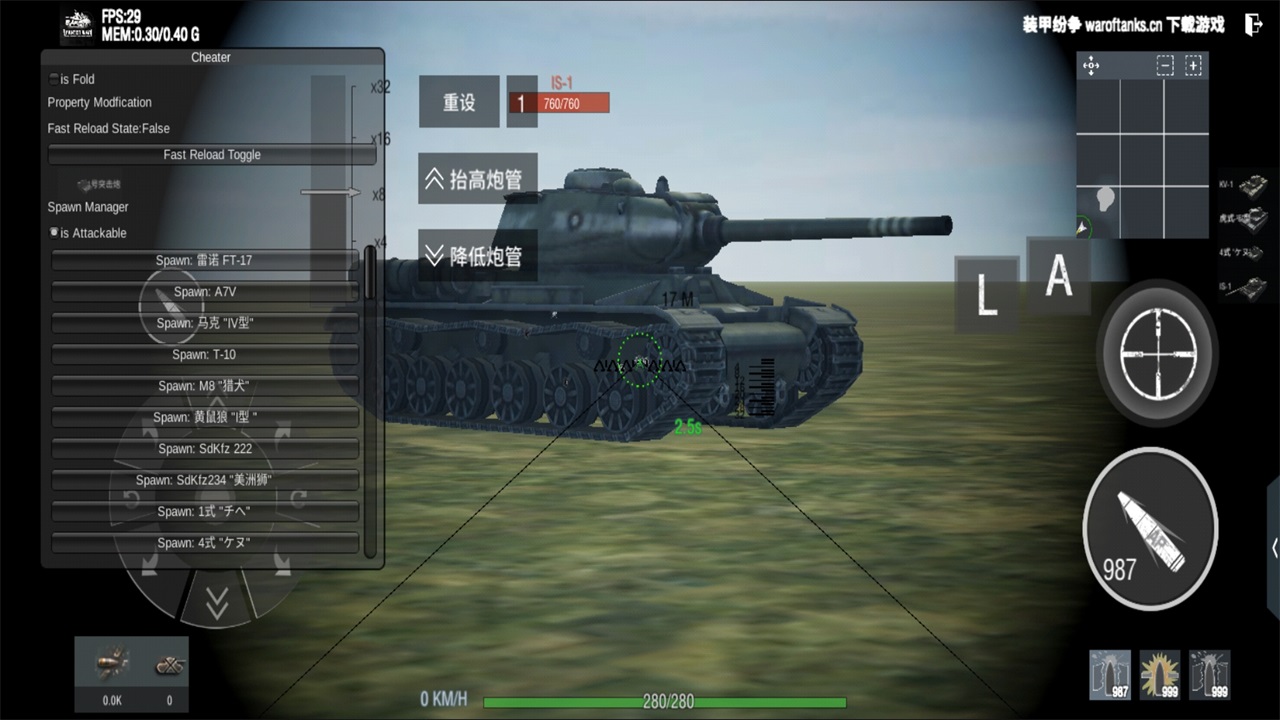Screen dimensions: 1280x720
Task: Click the minimap zoom-in plus icon
Action: (1194, 65)
